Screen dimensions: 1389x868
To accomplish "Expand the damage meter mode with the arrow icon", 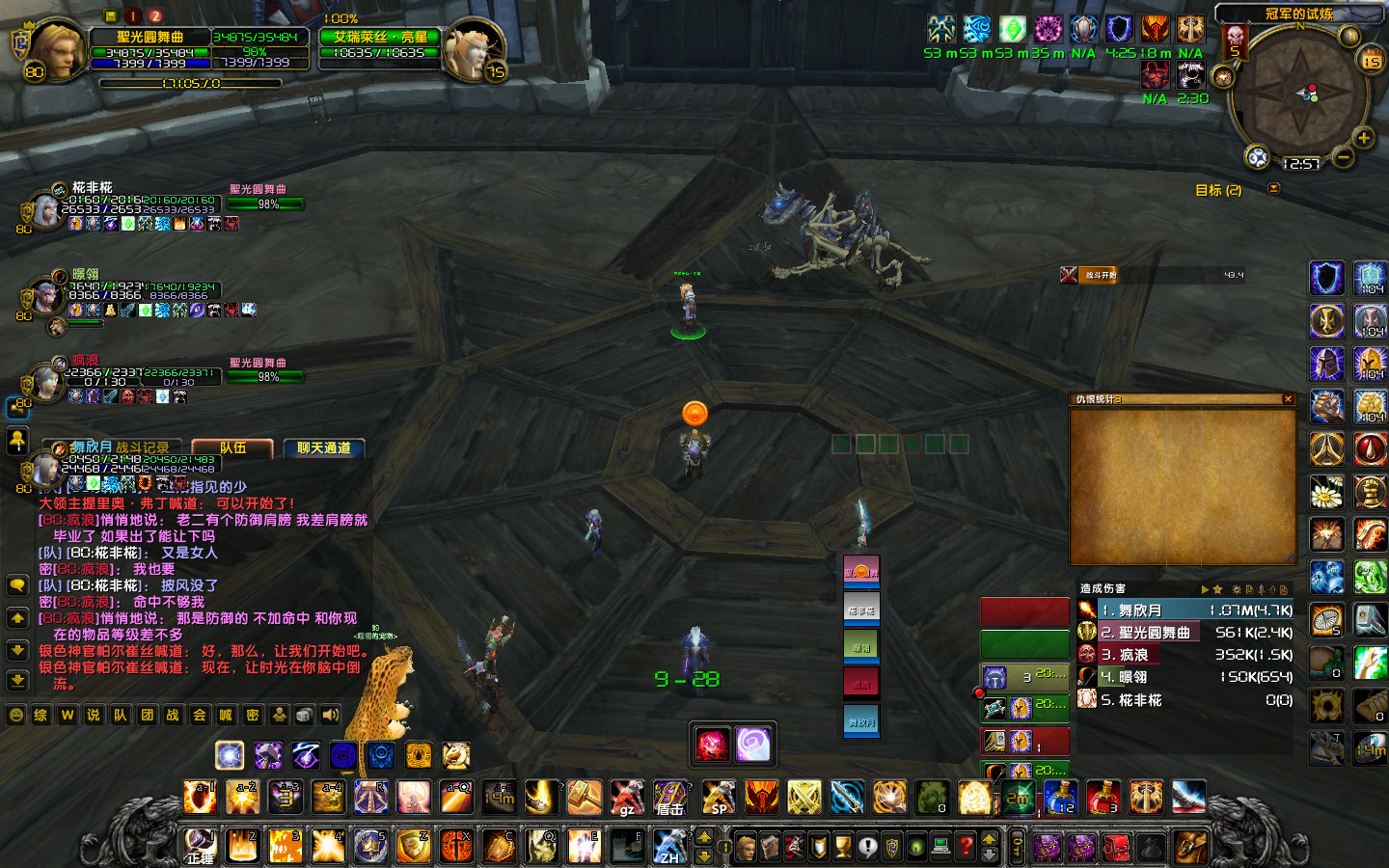I will 1206,588.
